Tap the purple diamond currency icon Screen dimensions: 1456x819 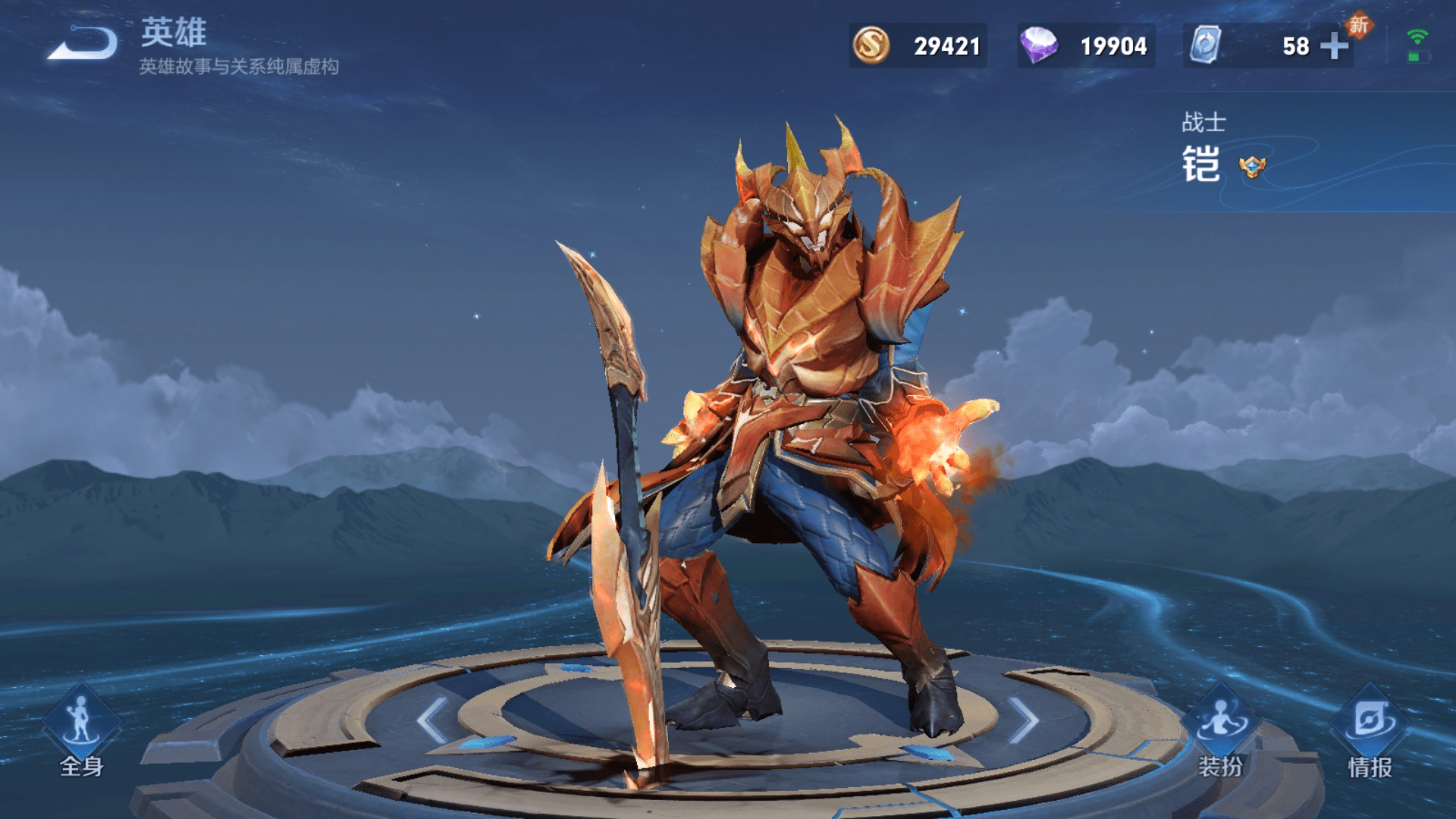coord(1038,45)
